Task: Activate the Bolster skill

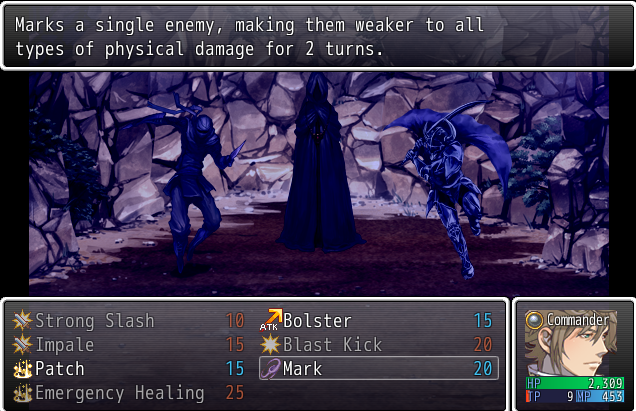Action: pyautogui.click(x=317, y=321)
